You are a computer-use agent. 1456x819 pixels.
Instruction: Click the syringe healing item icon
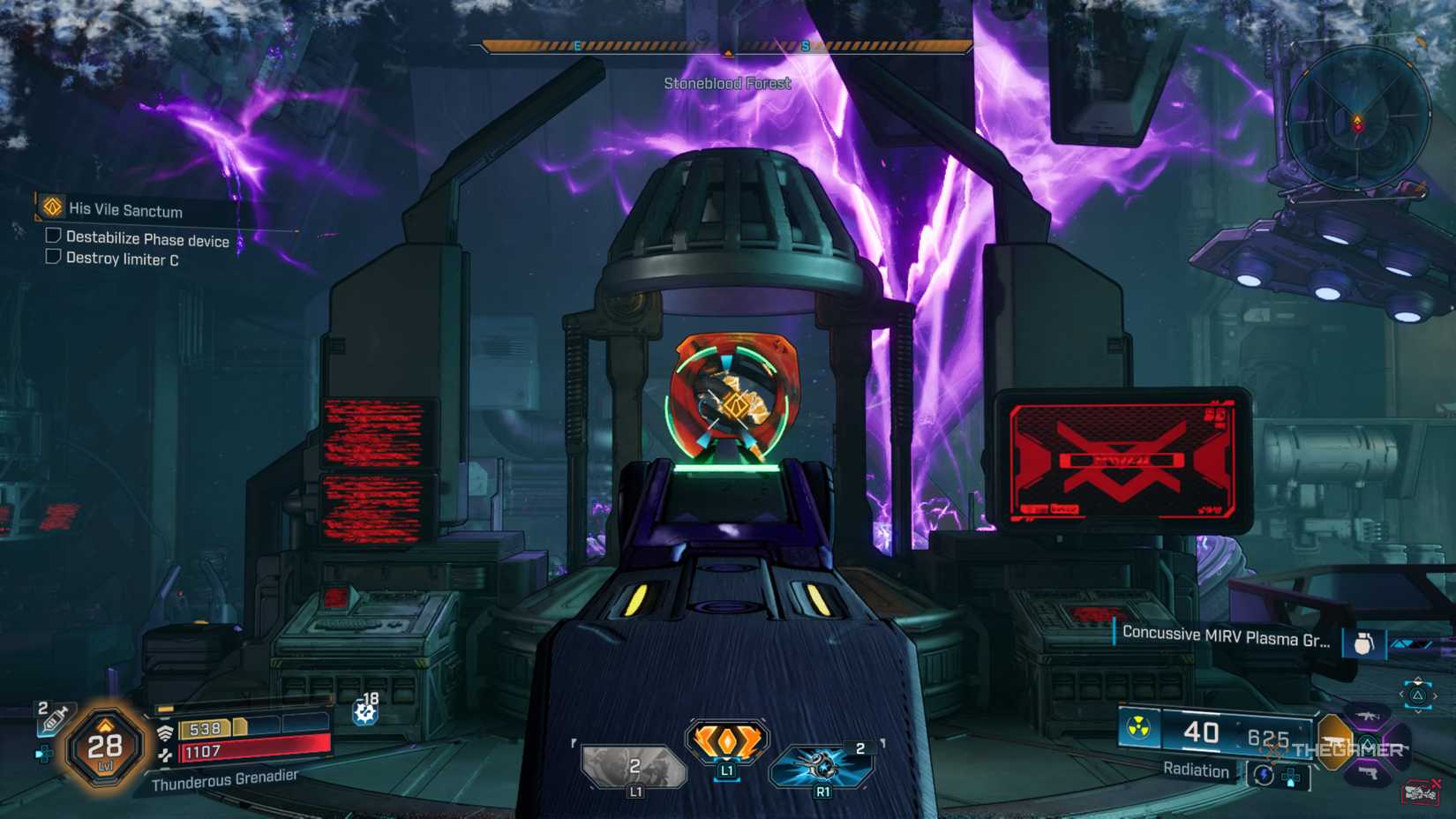pos(54,717)
